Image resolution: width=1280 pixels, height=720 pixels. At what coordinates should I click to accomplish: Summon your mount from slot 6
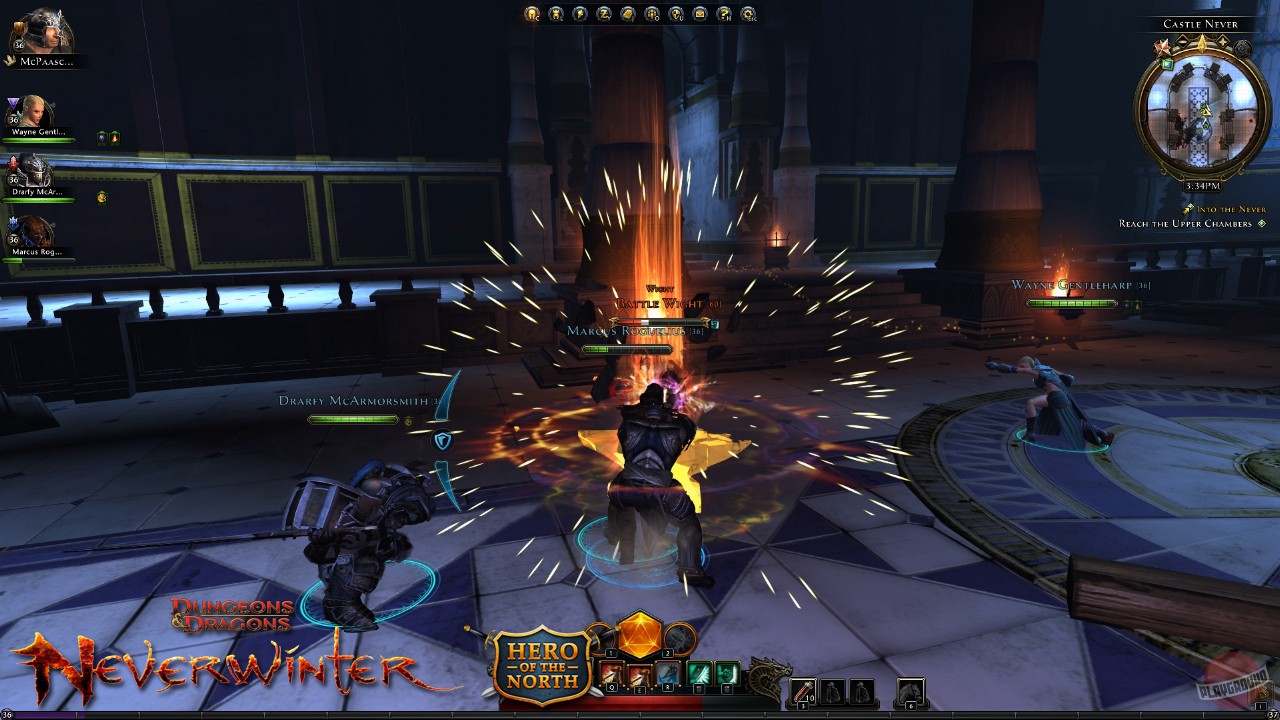pos(913,690)
